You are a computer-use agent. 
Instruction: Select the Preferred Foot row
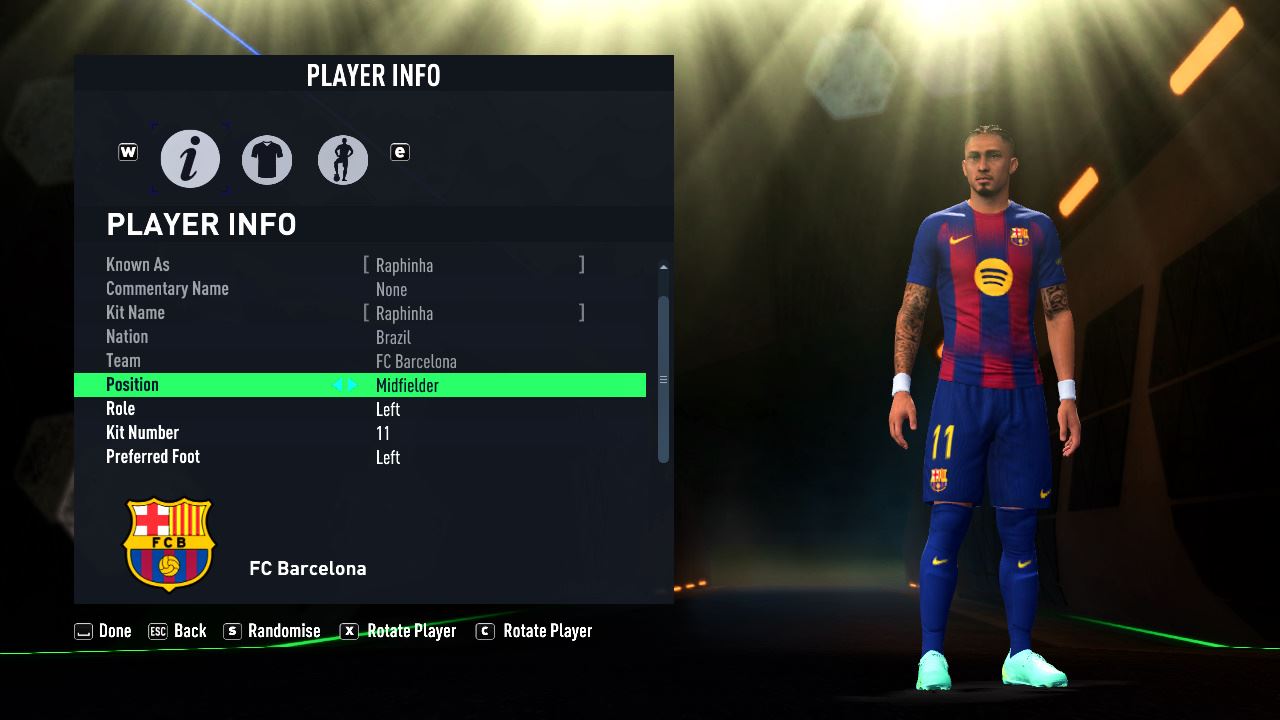(x=360, y=457)
